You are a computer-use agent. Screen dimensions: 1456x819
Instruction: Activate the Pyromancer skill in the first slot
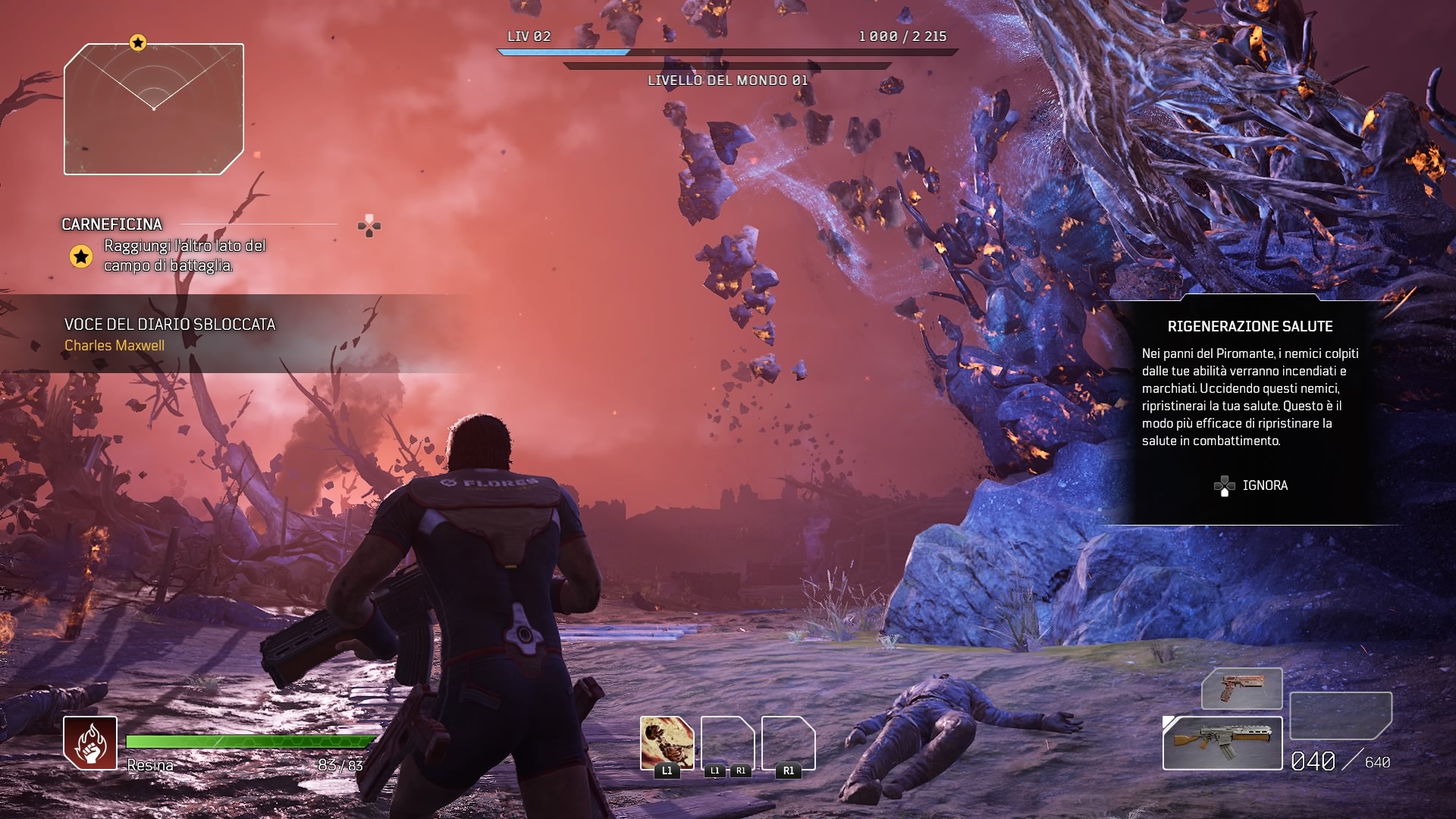(x=667, y=743)
